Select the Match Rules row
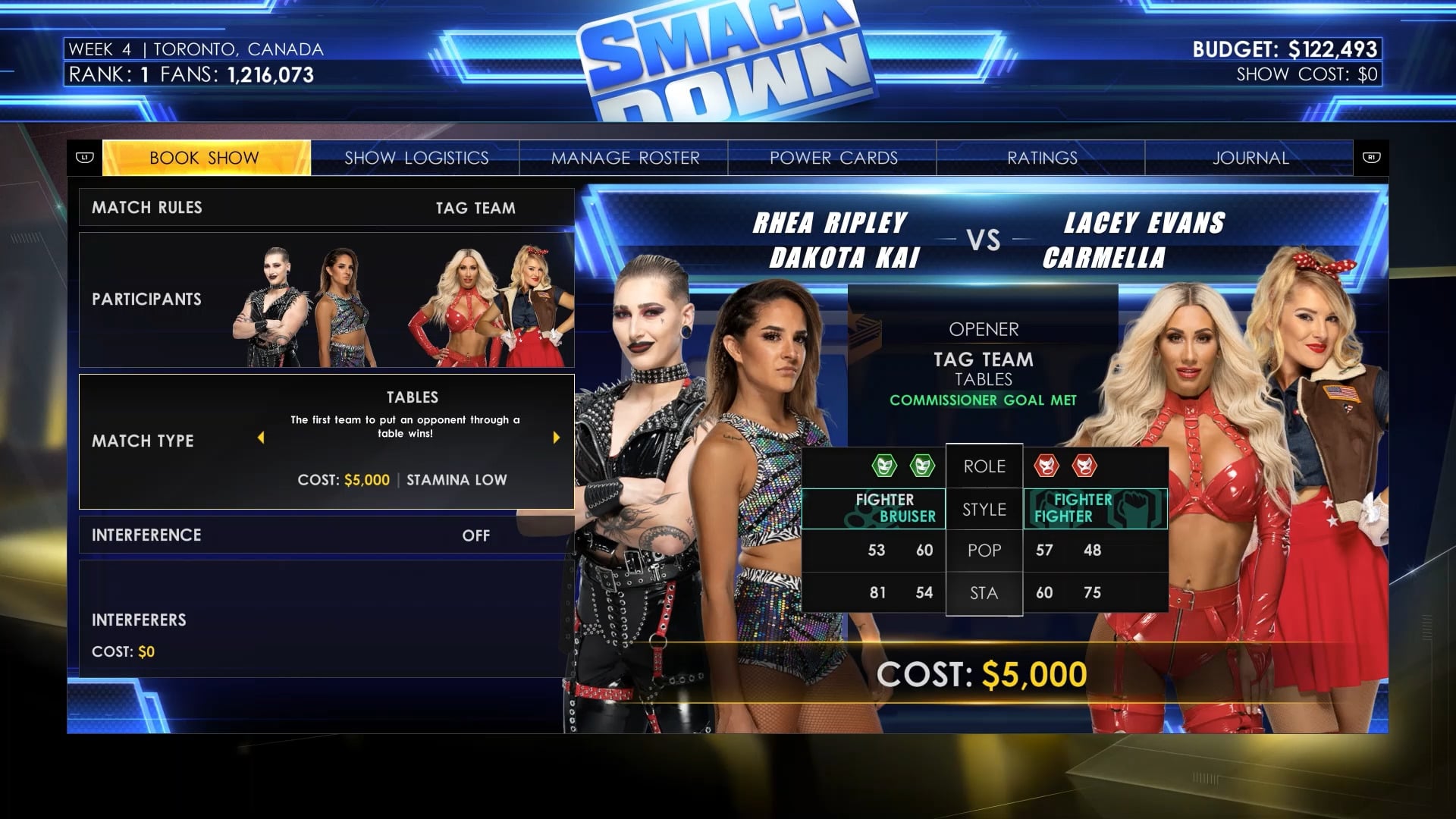Viewport: 1456px width, 819px height. 326,208
